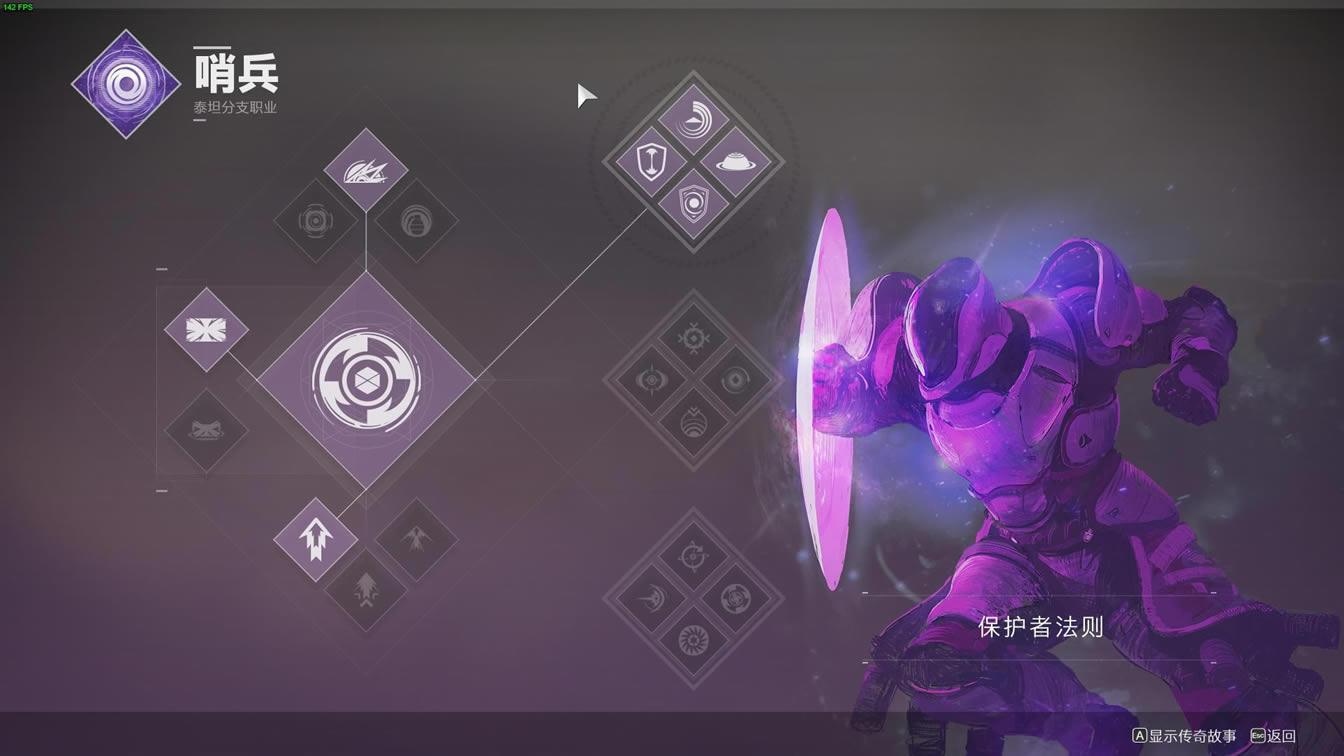Pick the crosshair circle perk in bottom cluster
The width and height of the screenshot is (1344, 756).
[693, 556]
